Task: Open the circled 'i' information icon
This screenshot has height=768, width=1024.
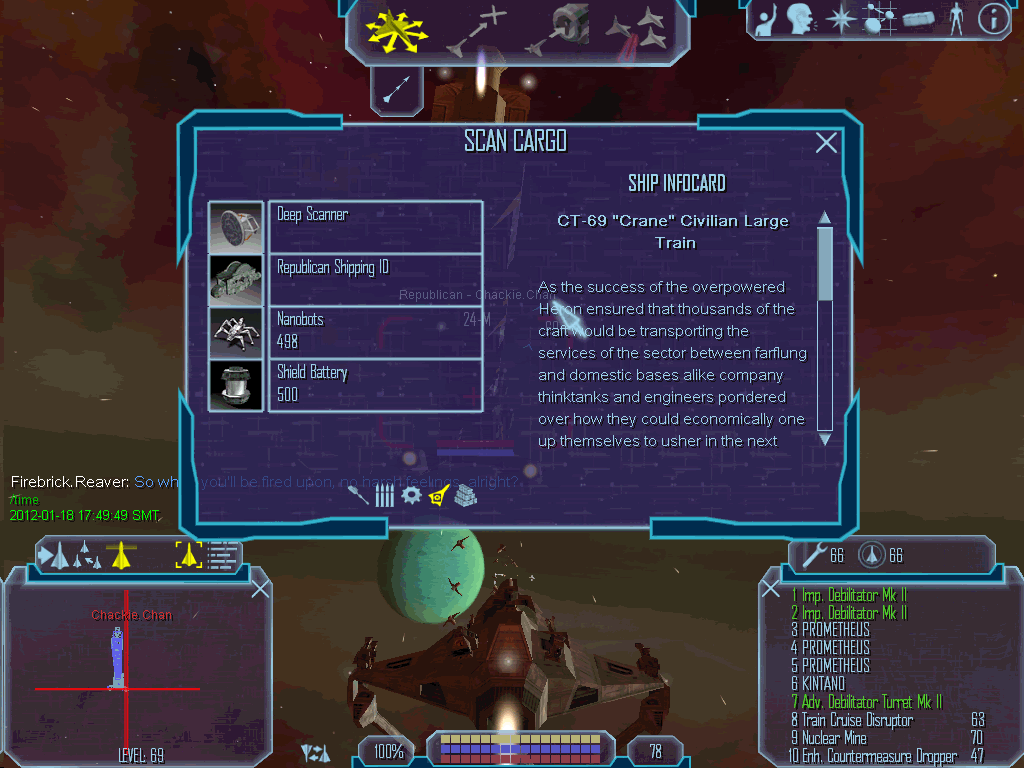Action: coord(993,19)
